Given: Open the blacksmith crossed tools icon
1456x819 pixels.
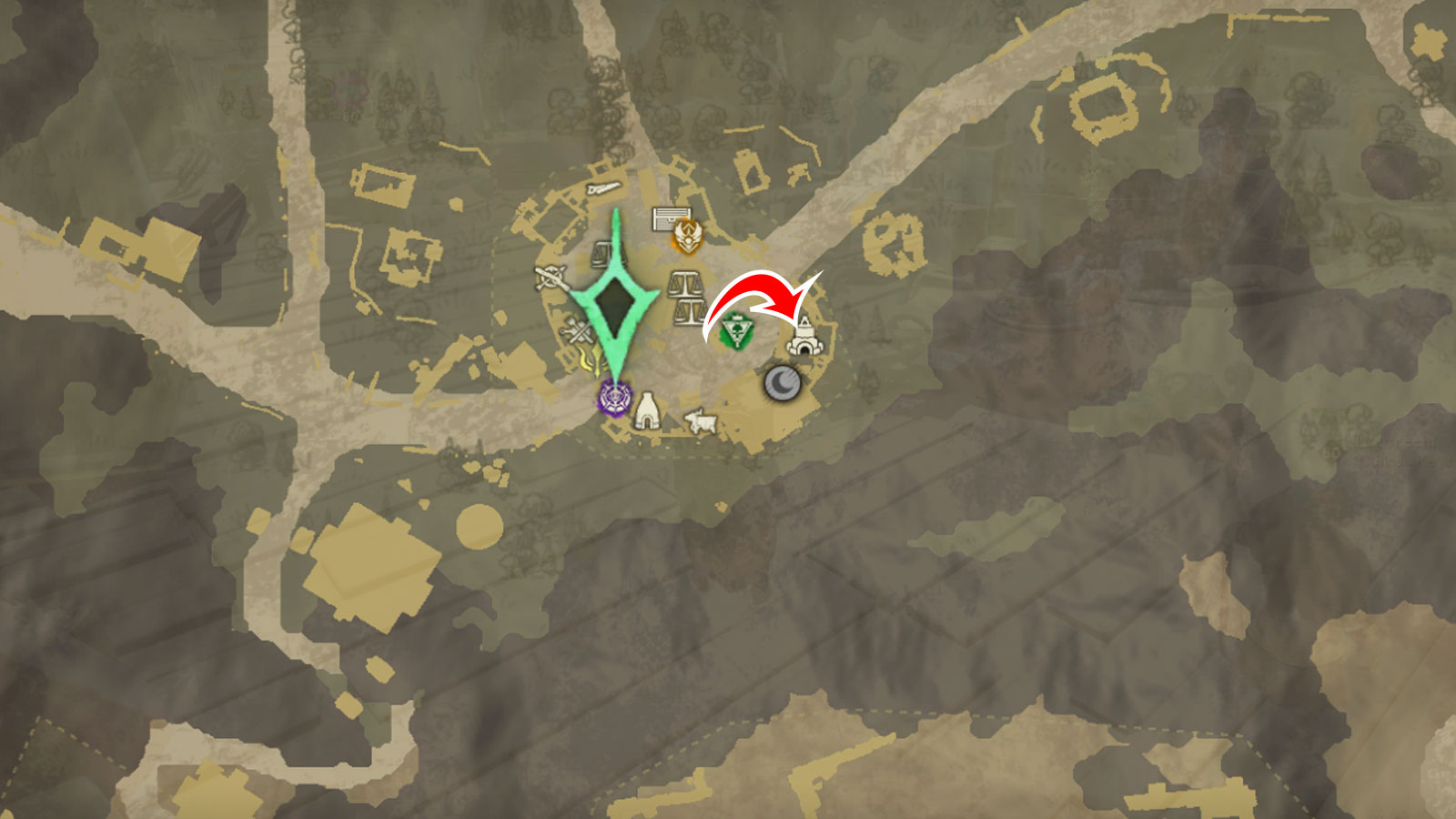Looking at the screenshot, I should (576, 329).
